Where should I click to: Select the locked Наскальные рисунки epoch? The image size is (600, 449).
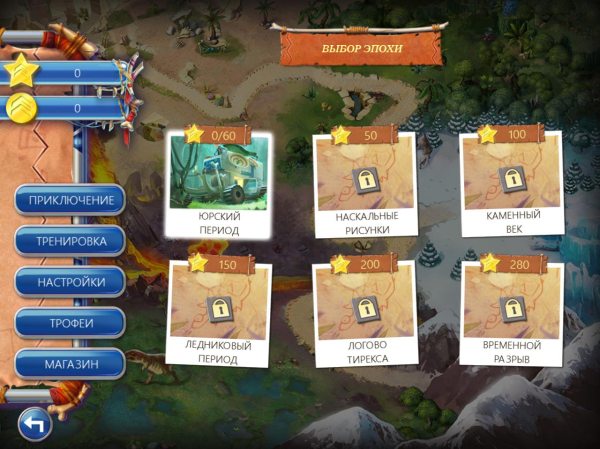click(363, 184)
